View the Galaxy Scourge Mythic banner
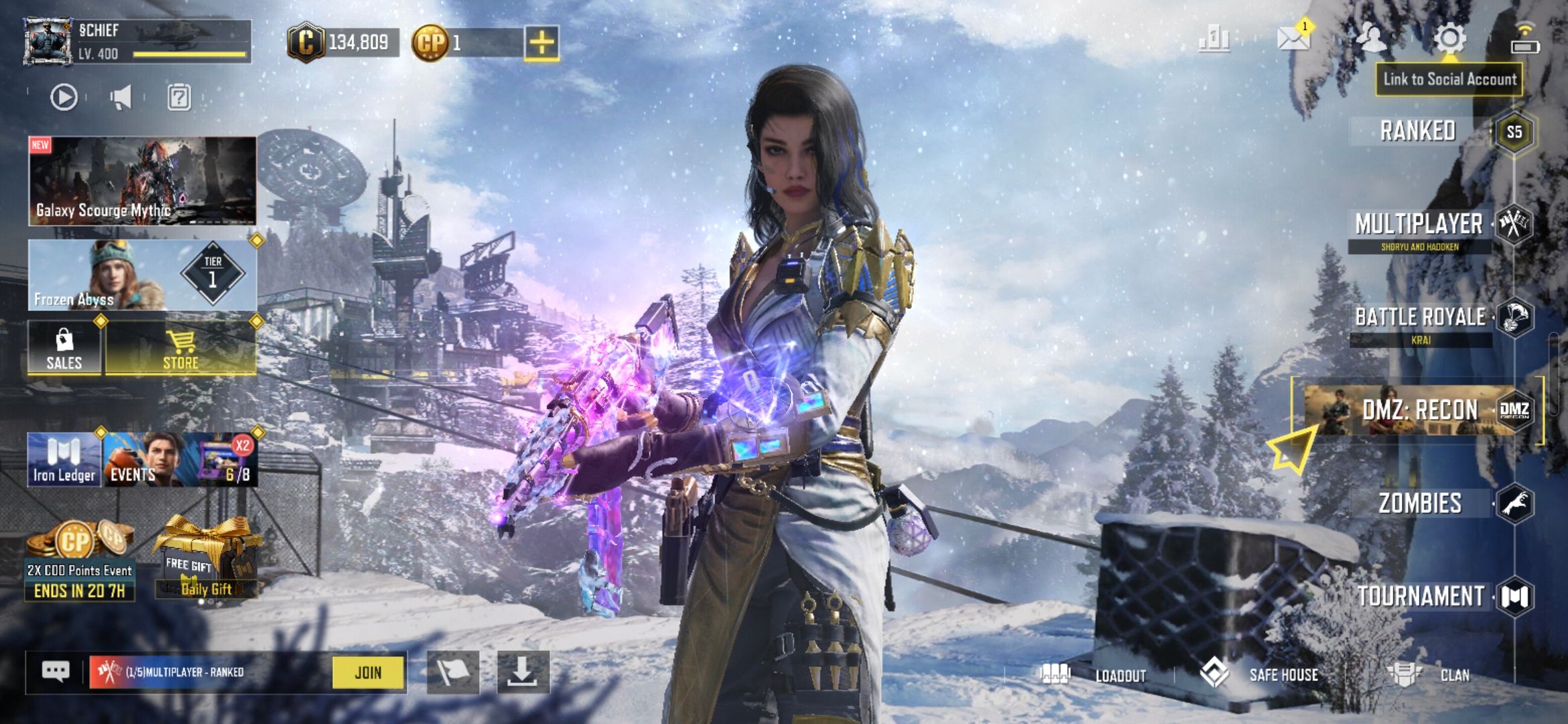Screen dimensions: 1568x724 click(x=142, y=180)
